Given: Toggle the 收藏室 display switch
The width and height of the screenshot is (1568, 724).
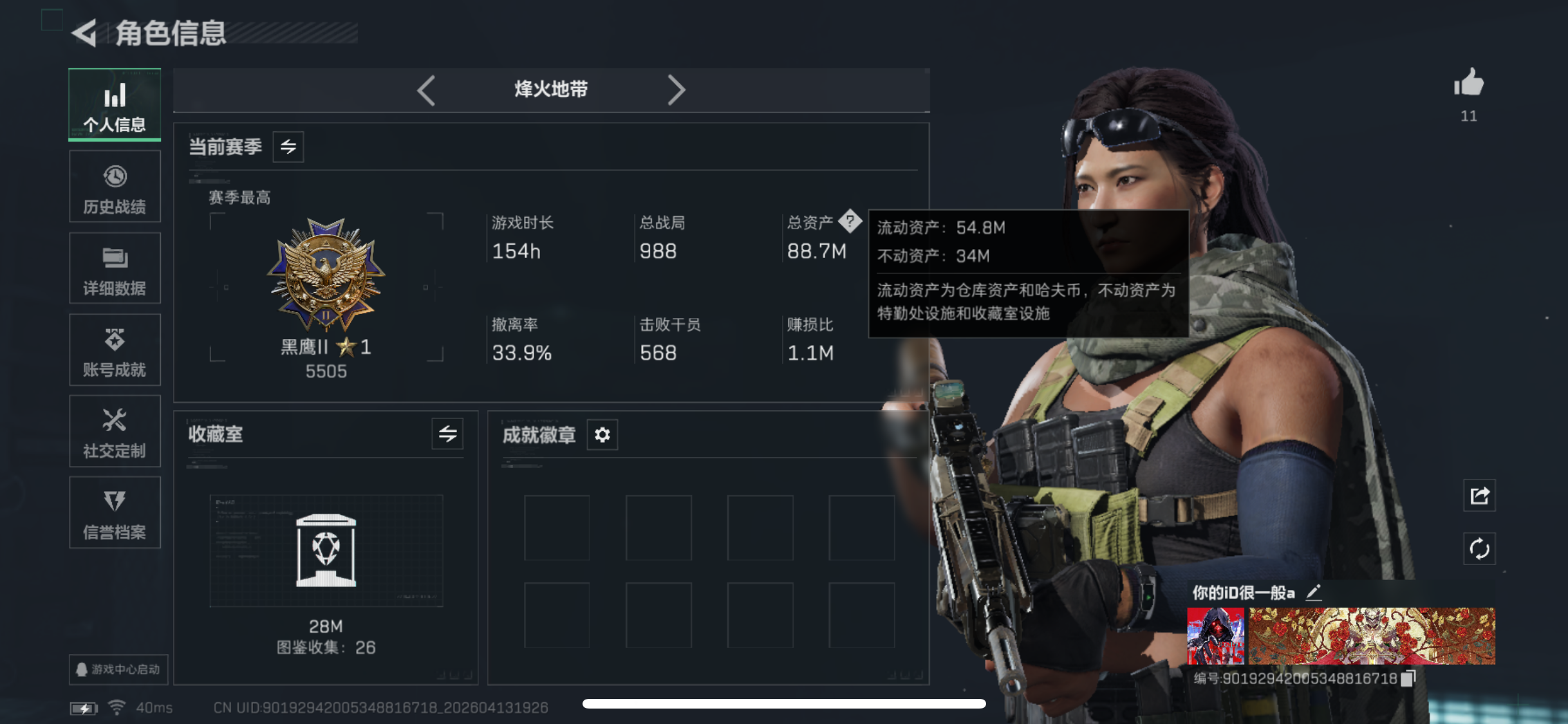Looking at the screenshot, I should tap(447, 435).
